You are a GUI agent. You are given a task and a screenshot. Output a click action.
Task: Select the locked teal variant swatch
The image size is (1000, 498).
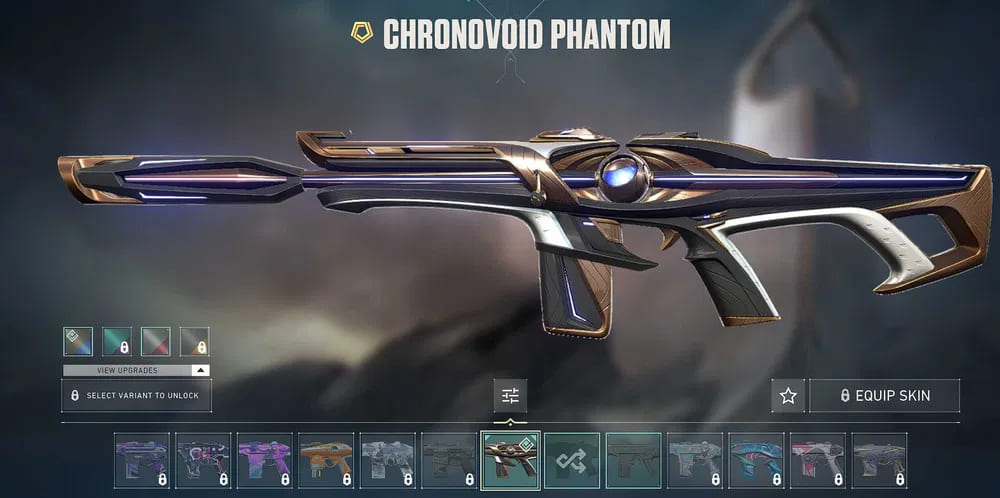pyautogui.click(x=117, y=342)
